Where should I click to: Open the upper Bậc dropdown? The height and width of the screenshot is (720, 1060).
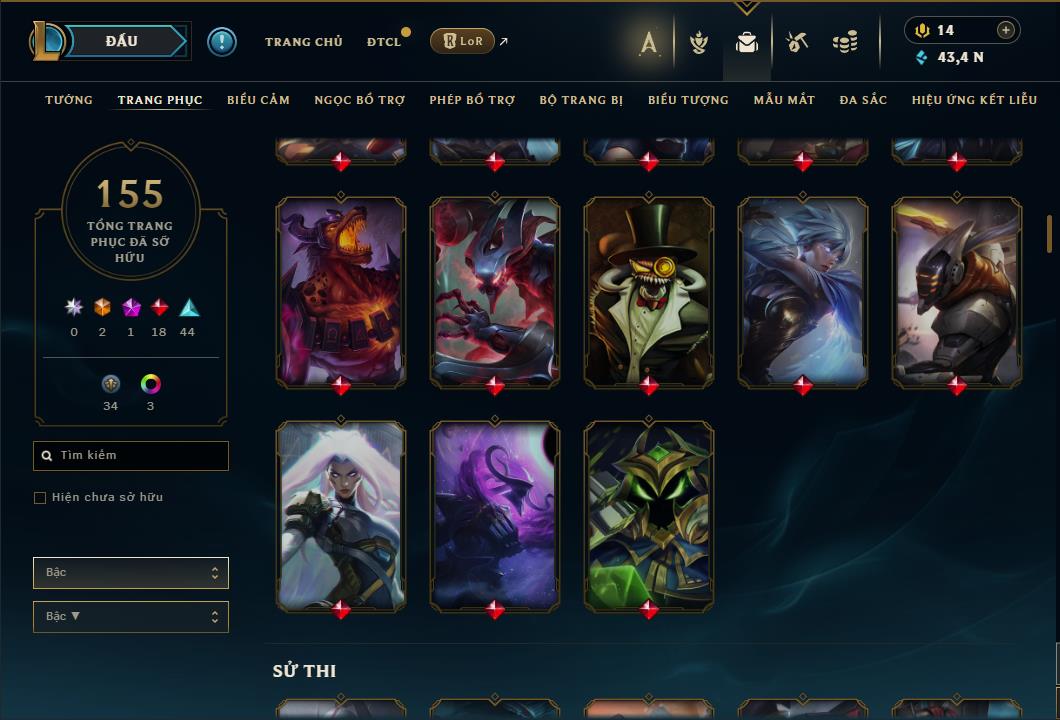pos(131,573)
